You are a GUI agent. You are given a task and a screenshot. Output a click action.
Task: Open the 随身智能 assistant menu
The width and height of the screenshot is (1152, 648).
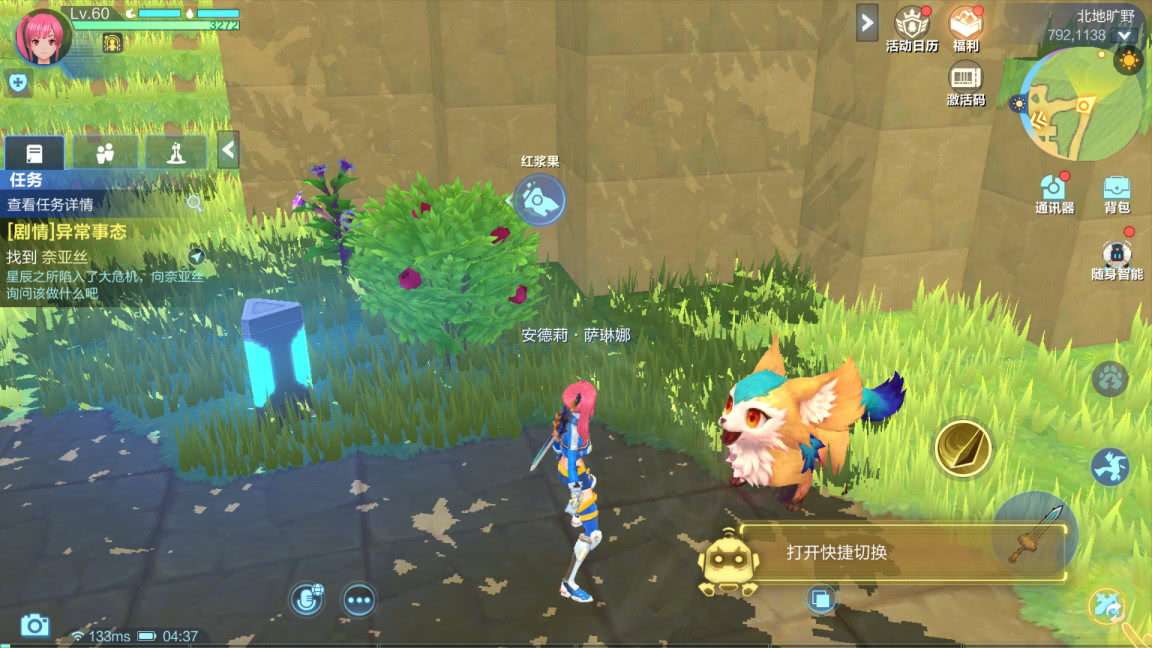(x=1116, y=259)
